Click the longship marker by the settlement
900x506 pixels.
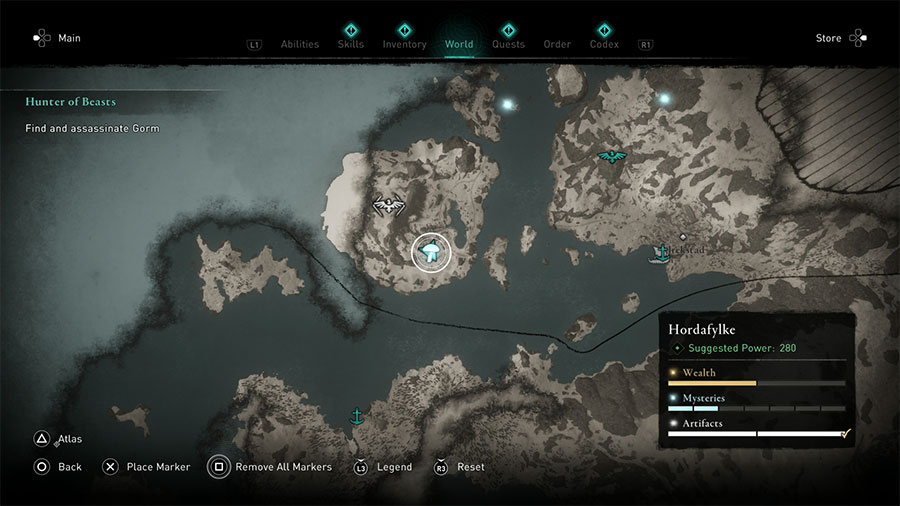point(660,253)
